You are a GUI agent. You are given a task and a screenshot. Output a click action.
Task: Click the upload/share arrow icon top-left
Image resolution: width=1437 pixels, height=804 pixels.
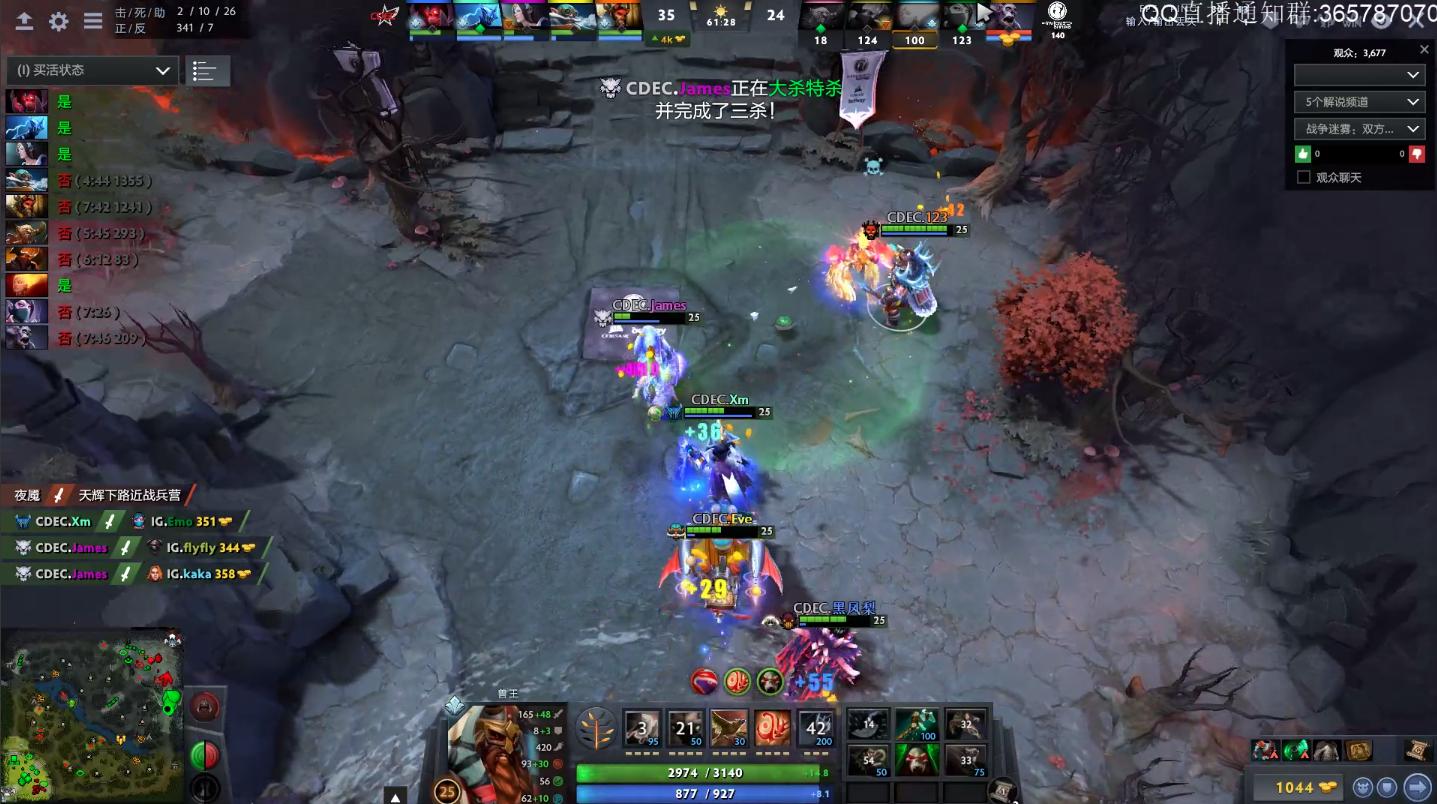pos(24,20)
